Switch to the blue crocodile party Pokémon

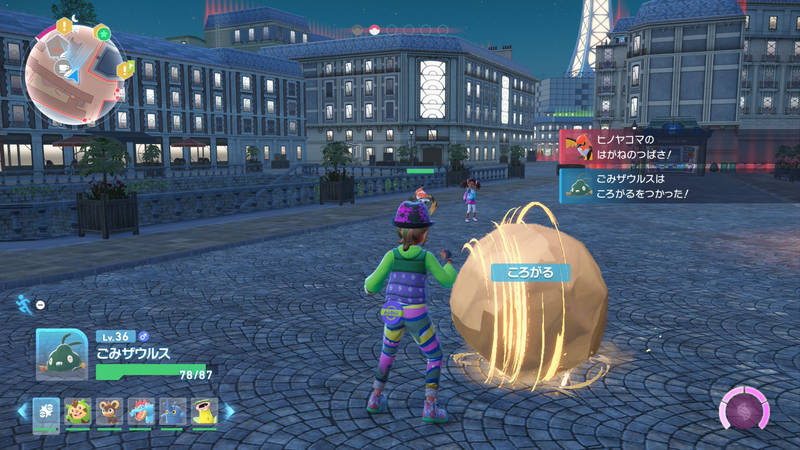(140, 412)
